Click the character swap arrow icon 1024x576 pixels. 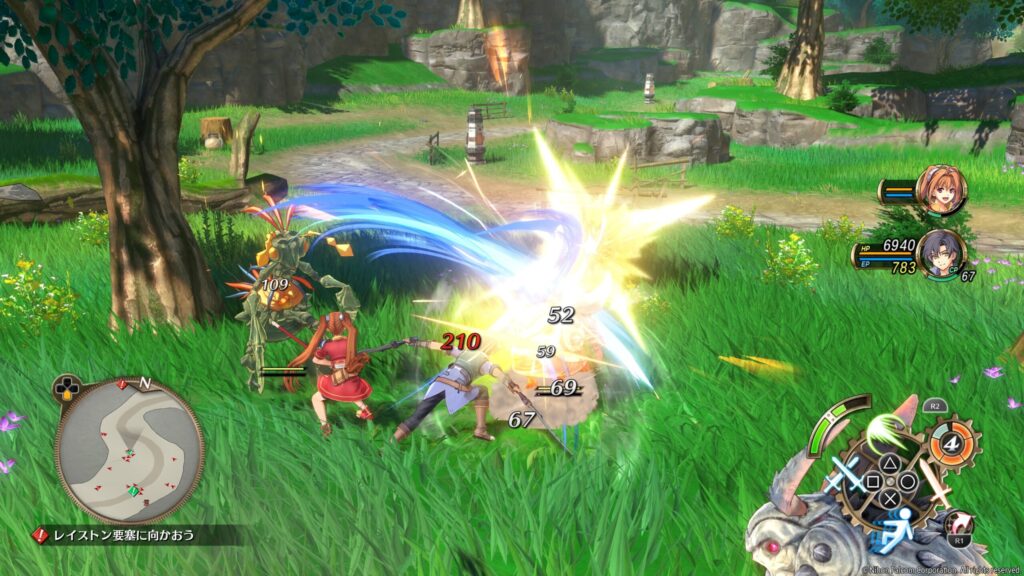[962, 523]
